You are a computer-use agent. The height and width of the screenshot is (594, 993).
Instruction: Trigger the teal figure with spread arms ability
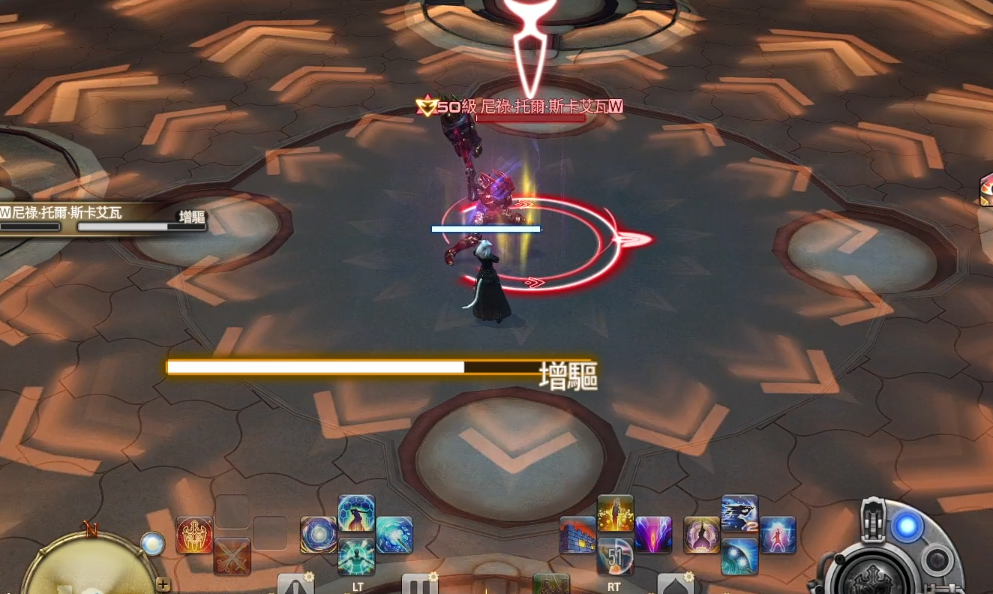tap(356, 556)
